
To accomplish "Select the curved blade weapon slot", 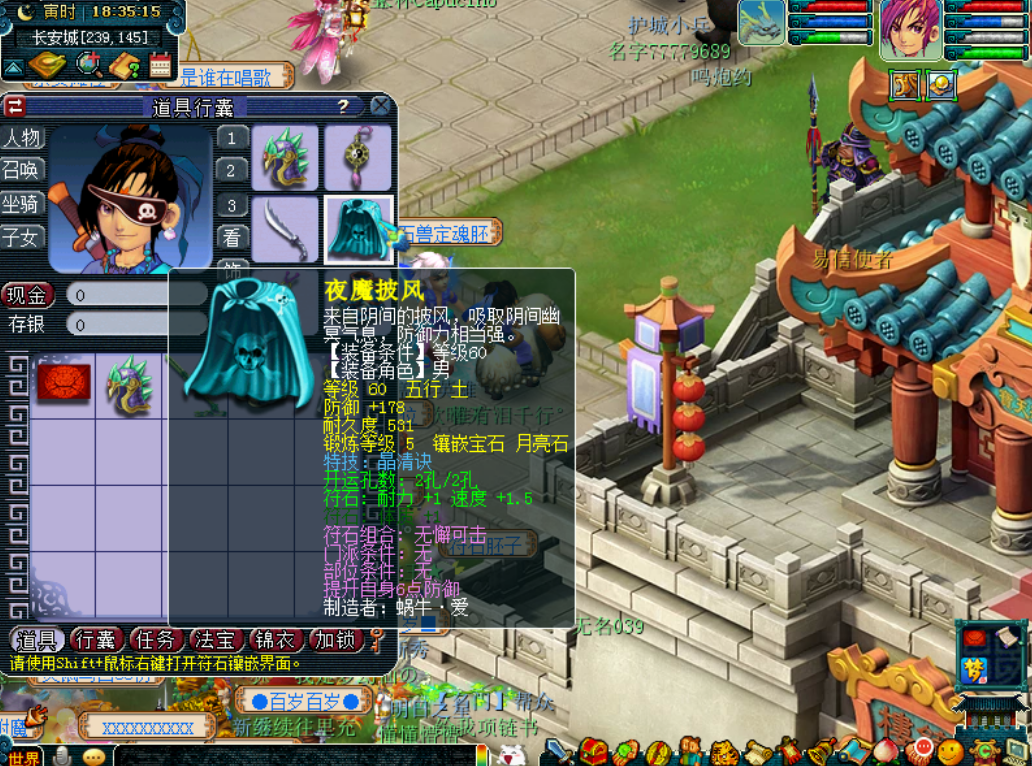I will pos(285,229).
